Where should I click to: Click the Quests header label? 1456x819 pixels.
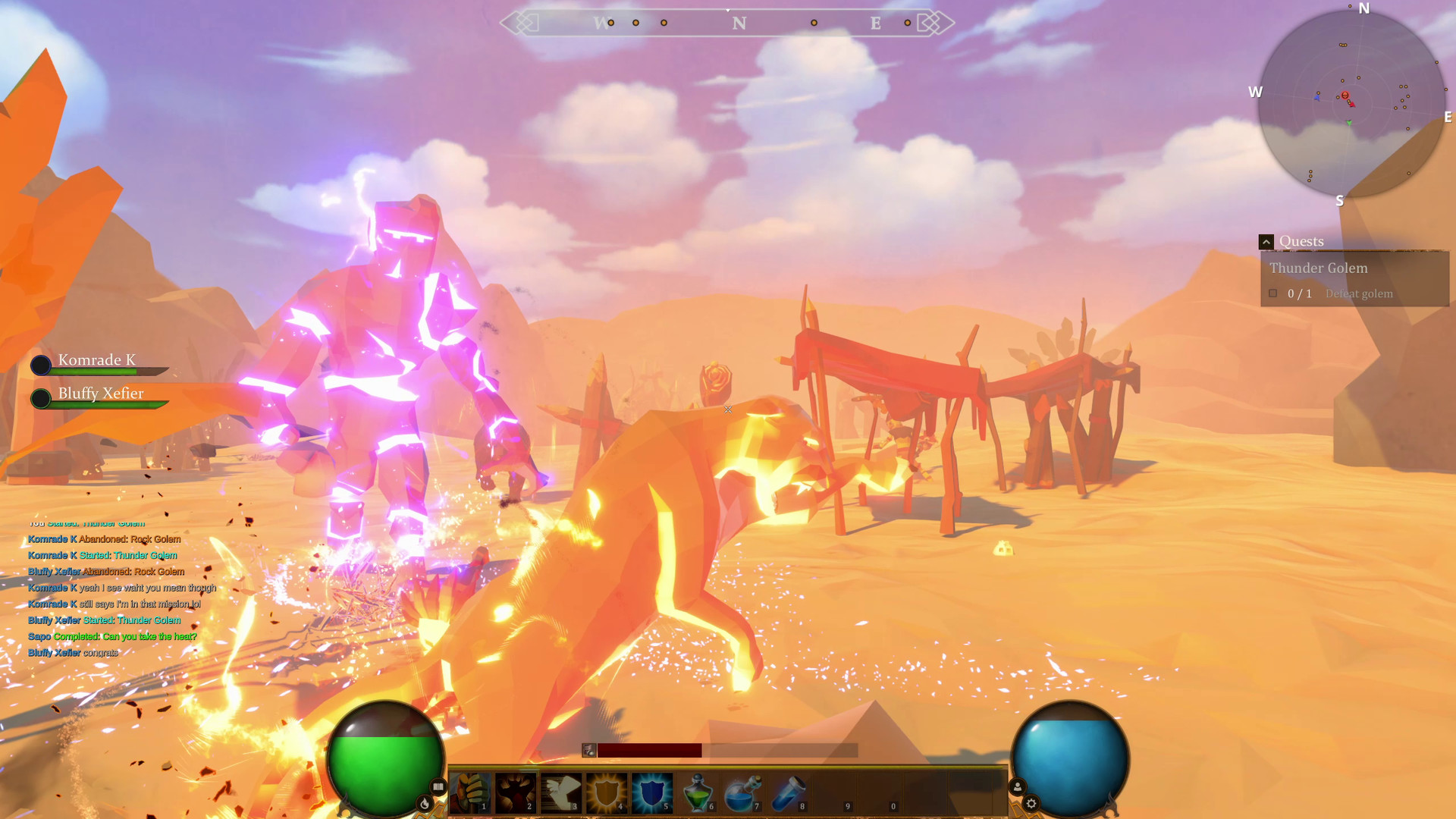[x=1301, y=241]
